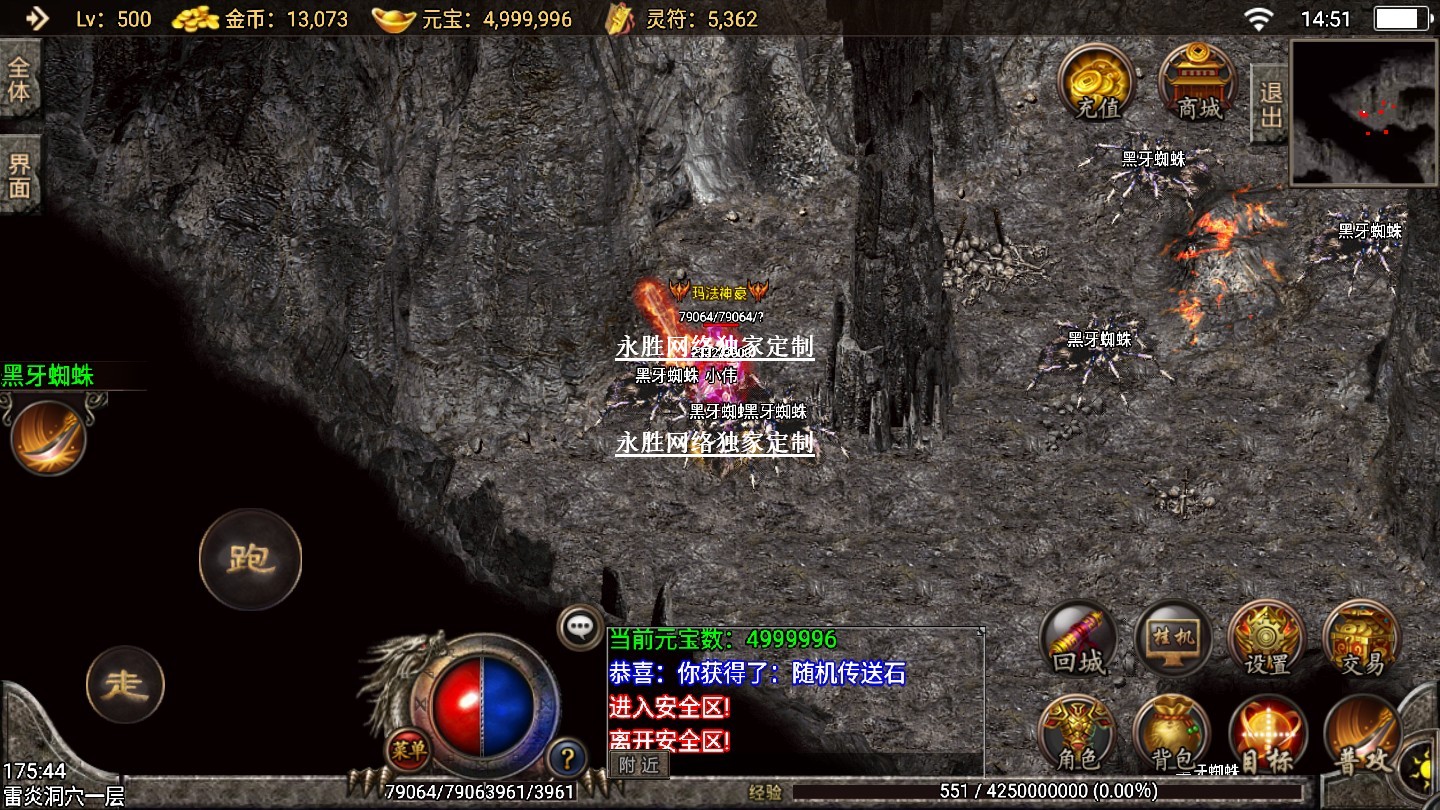Screen dimensions: 1440x810
Task: Open the 商城 mall
Action: click(1197, 81)
